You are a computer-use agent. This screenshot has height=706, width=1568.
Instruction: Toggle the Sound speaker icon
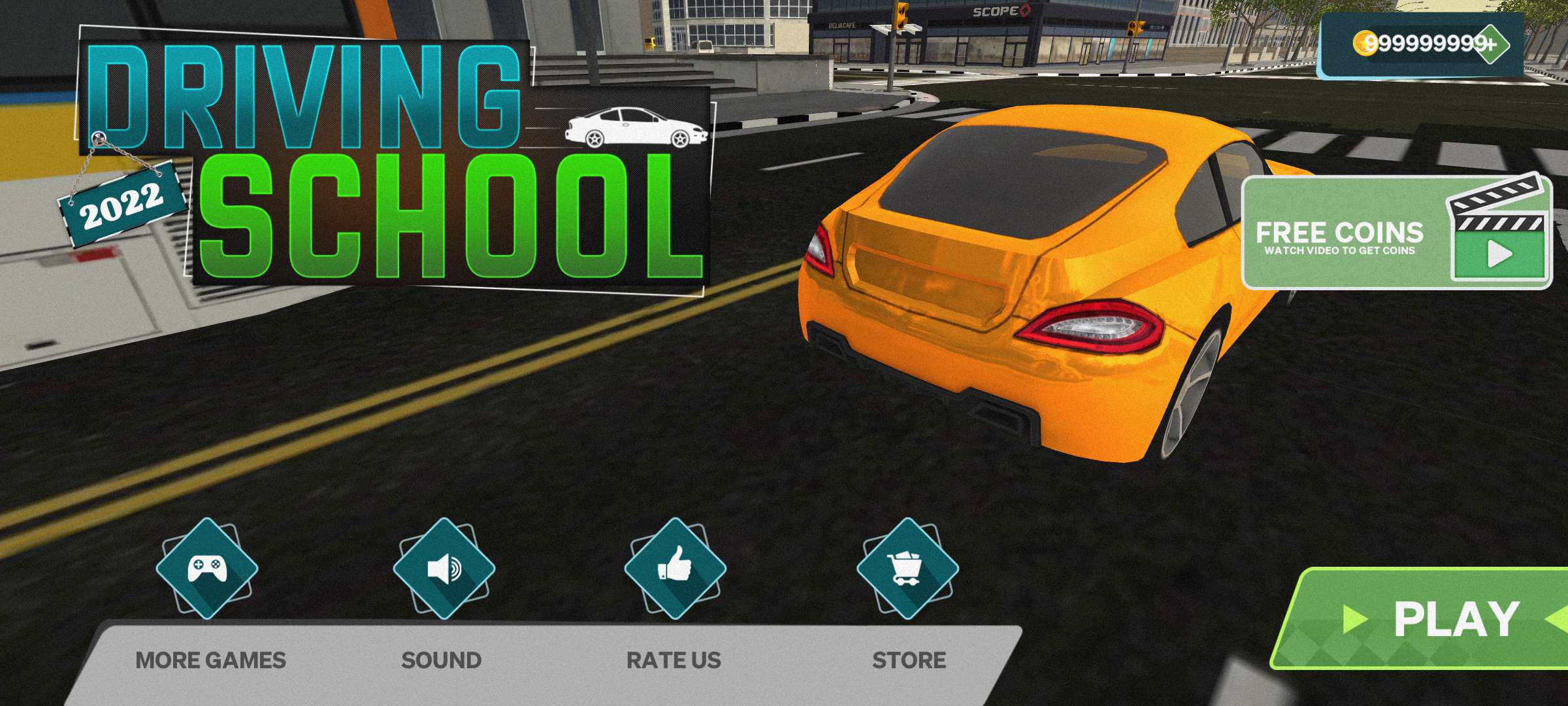click(x=444, y=568)
